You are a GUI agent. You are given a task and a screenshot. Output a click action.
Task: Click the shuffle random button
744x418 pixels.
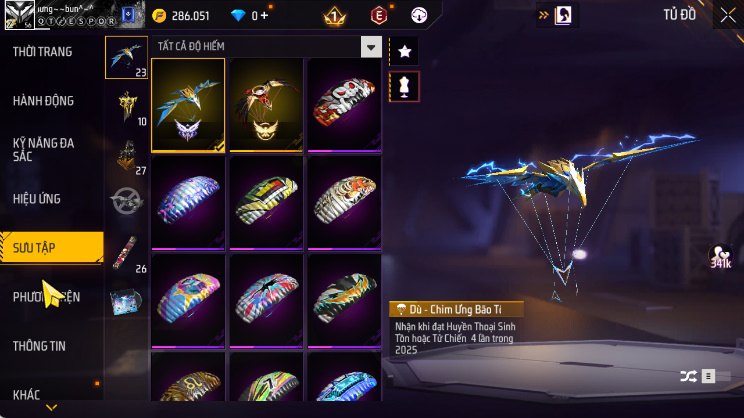coord(688,376)
